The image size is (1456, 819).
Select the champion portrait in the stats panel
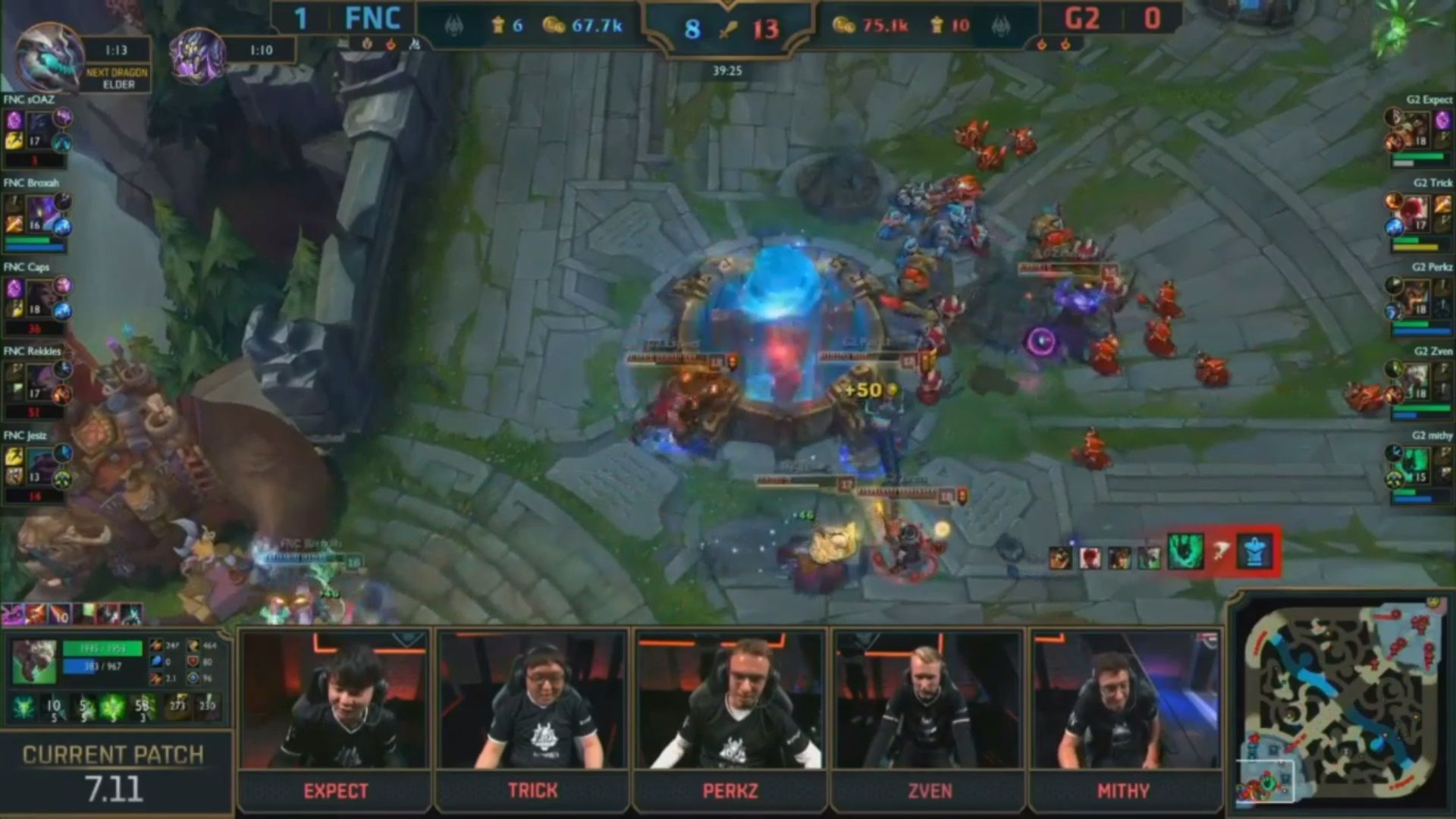coord(34,661)
